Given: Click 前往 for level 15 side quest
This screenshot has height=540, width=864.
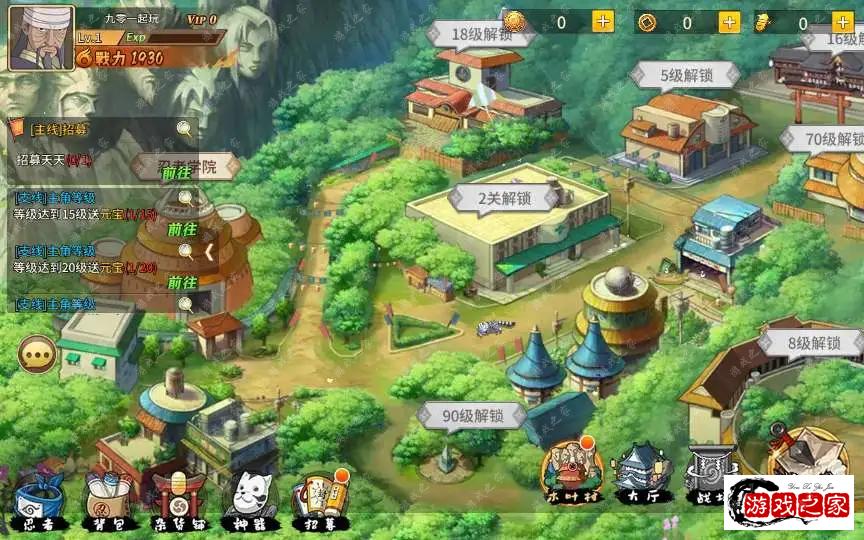Looking at the screenshot, I should pos(182,229).
